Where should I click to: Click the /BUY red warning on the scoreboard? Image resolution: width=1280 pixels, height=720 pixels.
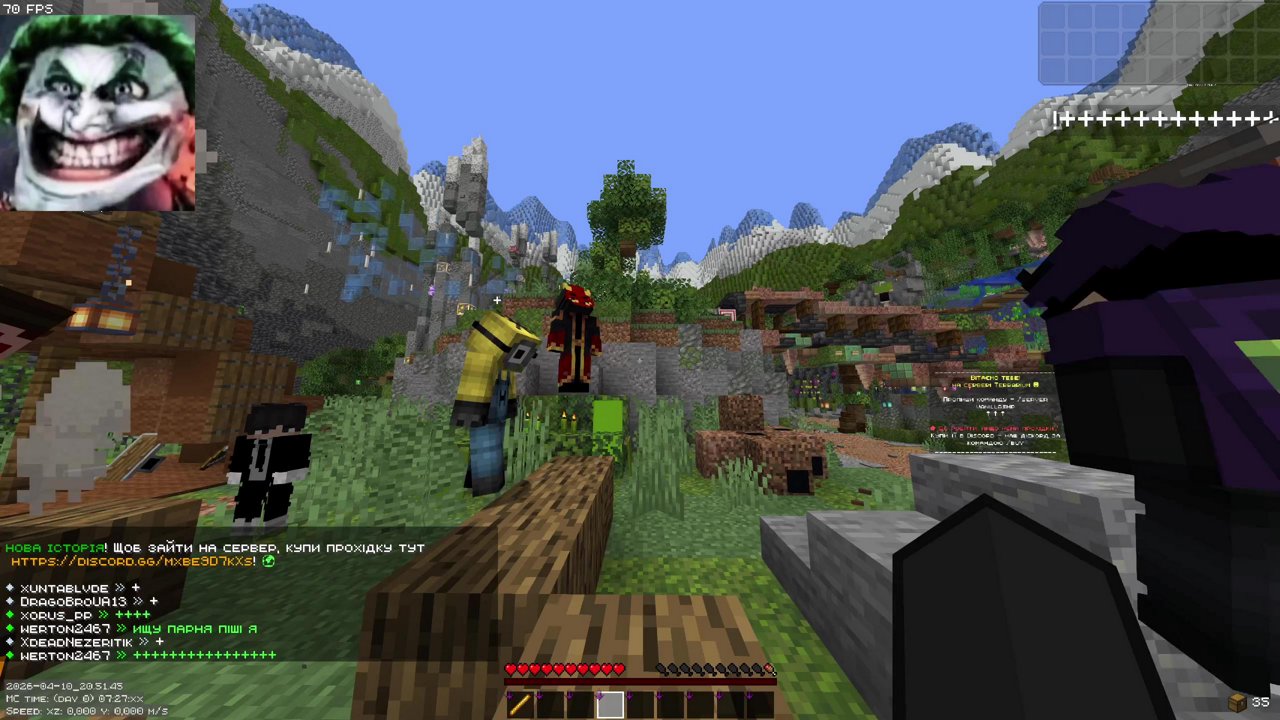tap(994, 427)
